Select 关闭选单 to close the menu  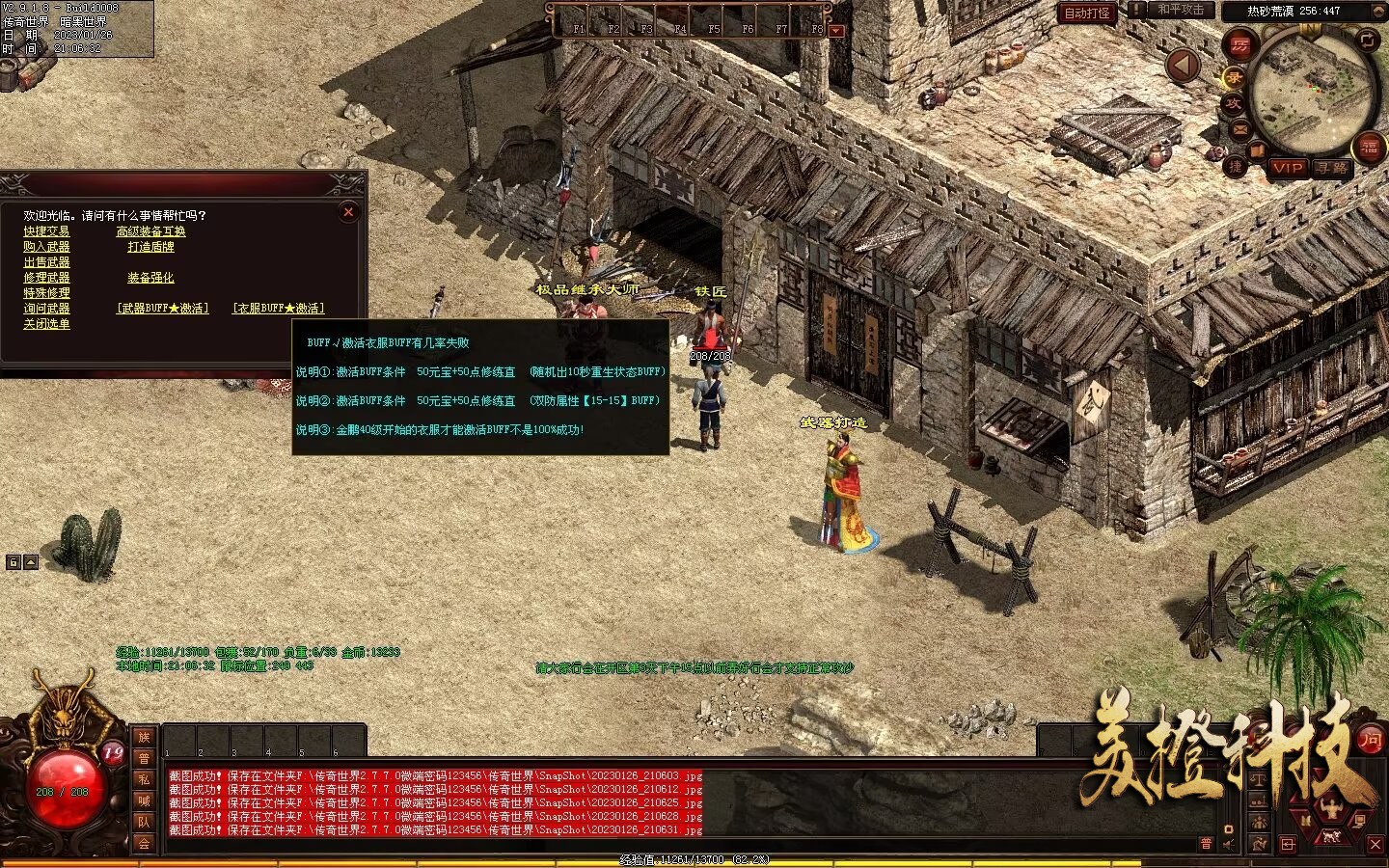pyautogui.click(x=46, y=324)
